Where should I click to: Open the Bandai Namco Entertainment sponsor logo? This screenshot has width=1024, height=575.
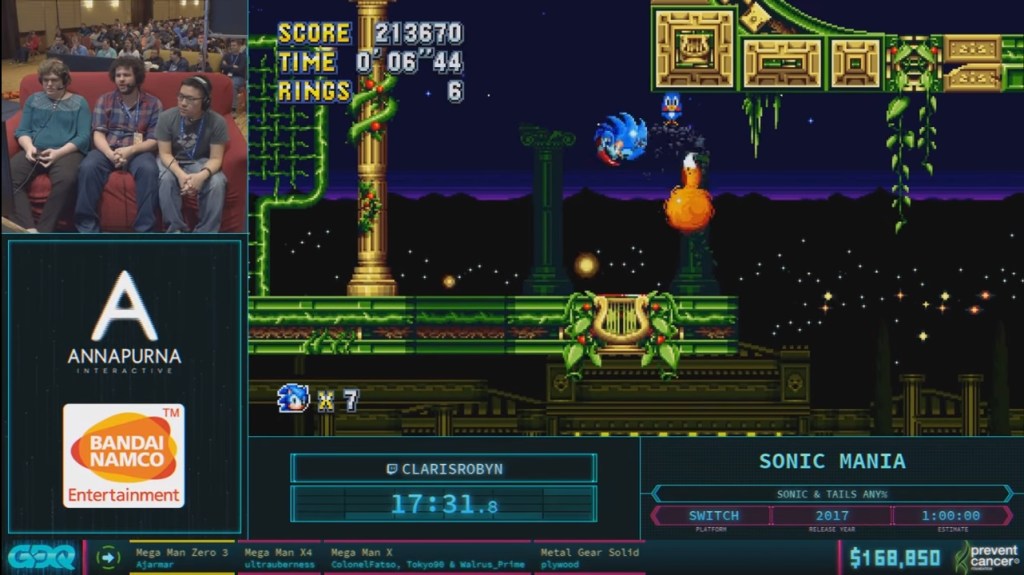tap(124, 455)
